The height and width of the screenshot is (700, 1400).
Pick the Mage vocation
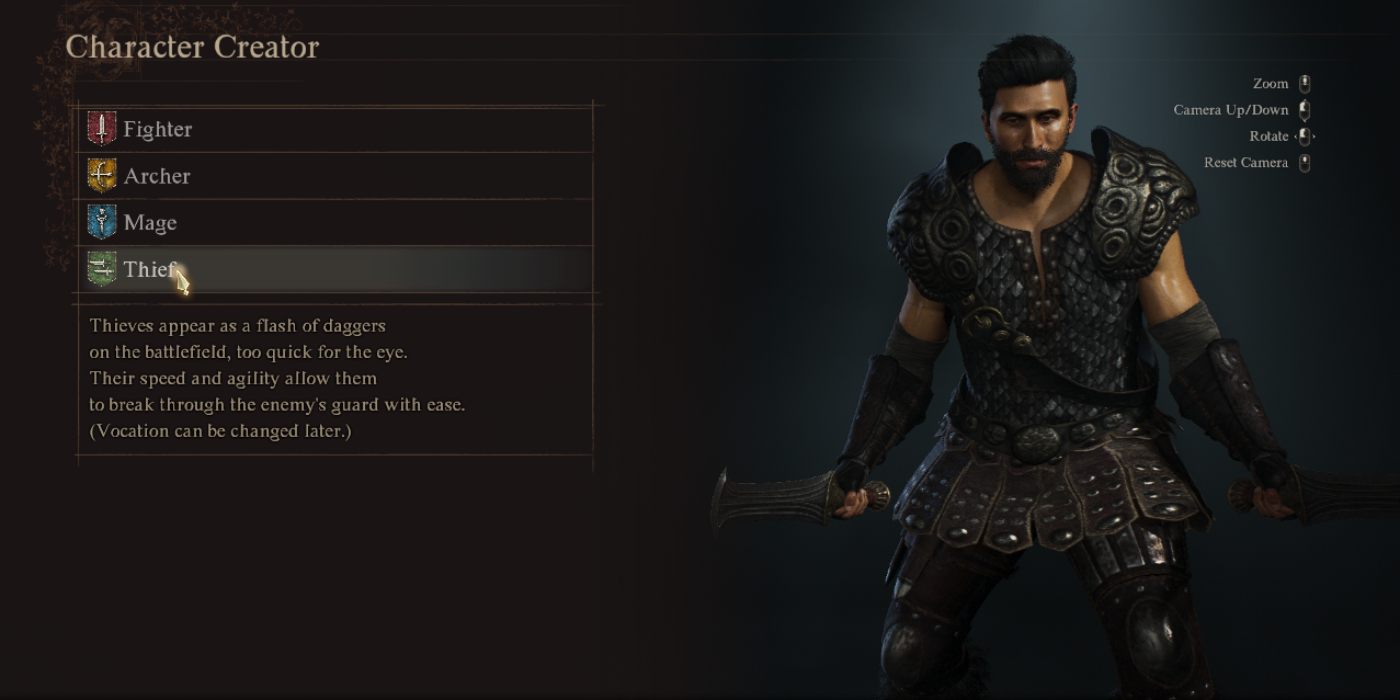[x=150, y=223]
